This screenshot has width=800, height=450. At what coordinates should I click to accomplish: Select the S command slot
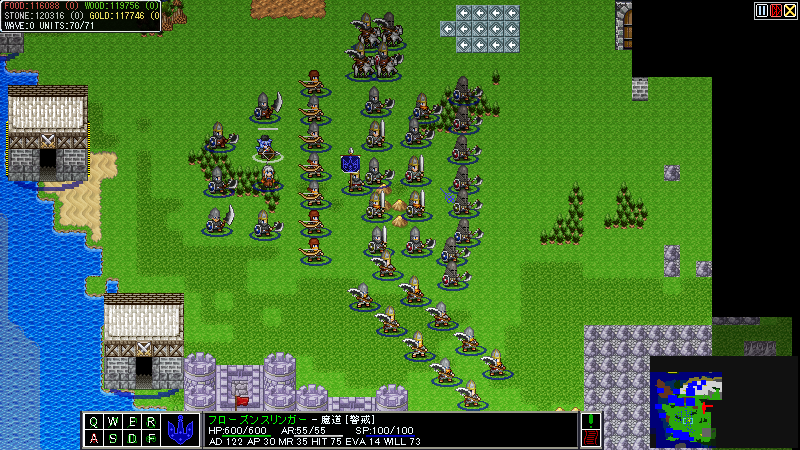pyautogui.click(x=112, y=438)
